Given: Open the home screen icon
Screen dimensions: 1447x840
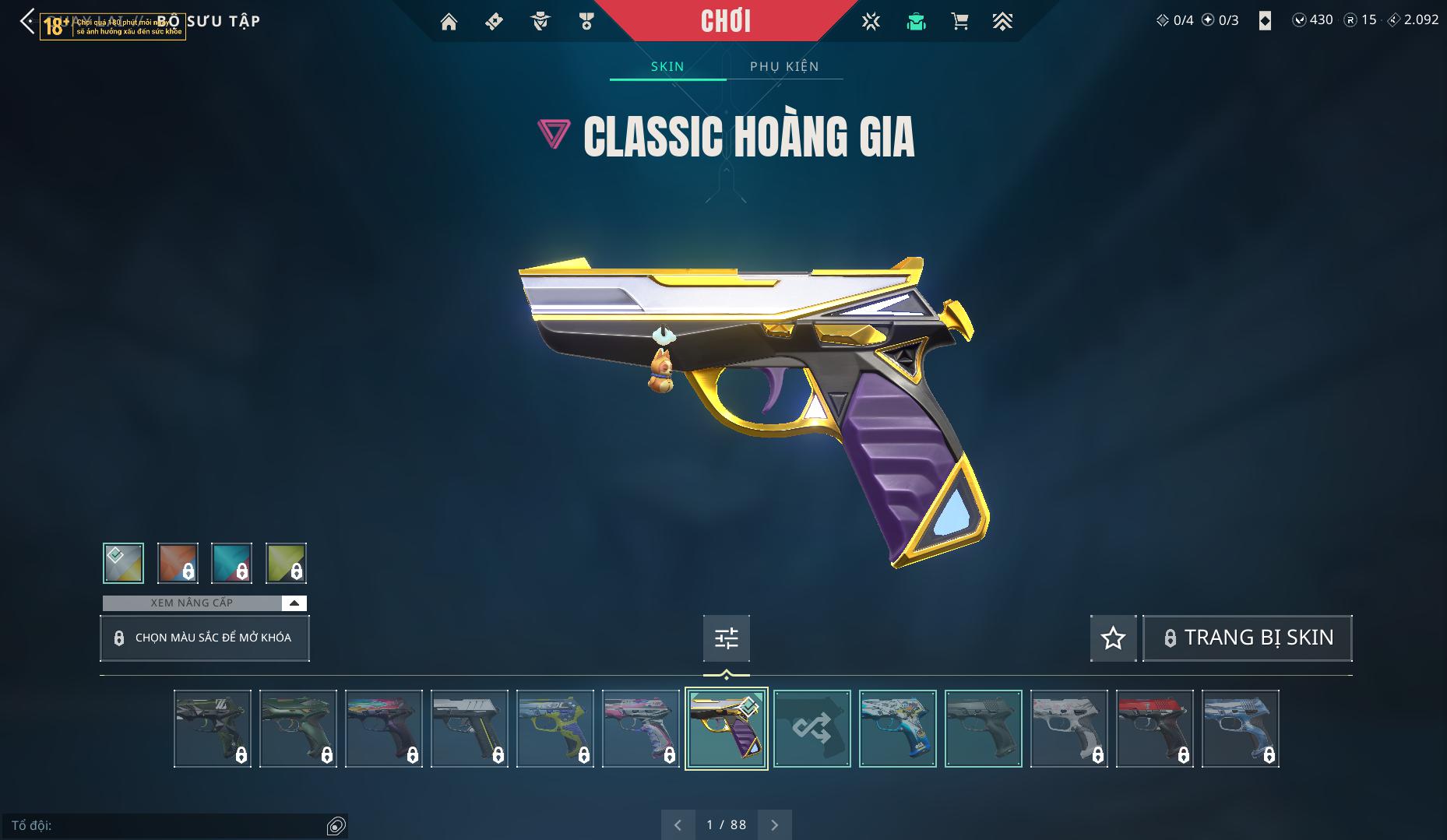Looking at the screenshot, I should pyautogui.click(x=449, y=22).
